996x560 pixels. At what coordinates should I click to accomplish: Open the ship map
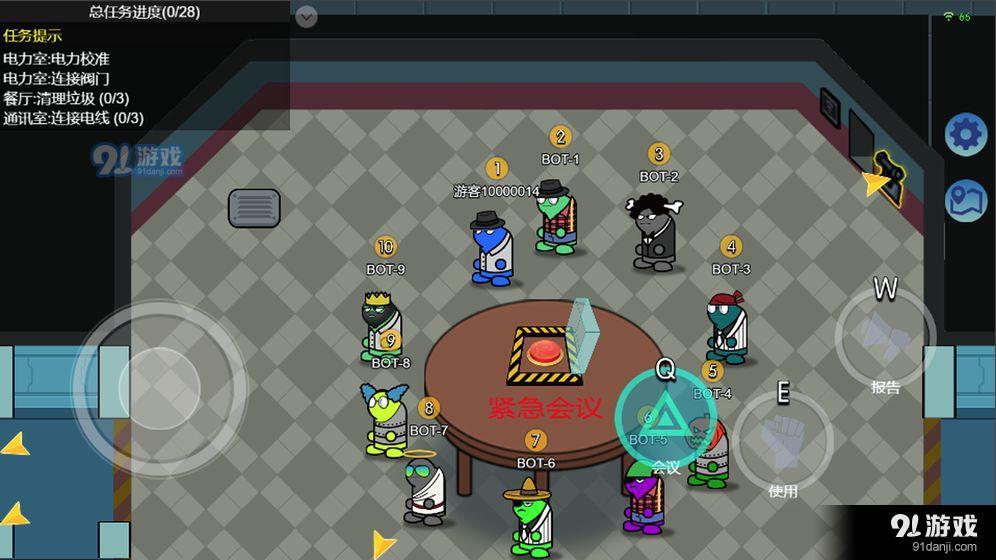(x=966, y=200)
